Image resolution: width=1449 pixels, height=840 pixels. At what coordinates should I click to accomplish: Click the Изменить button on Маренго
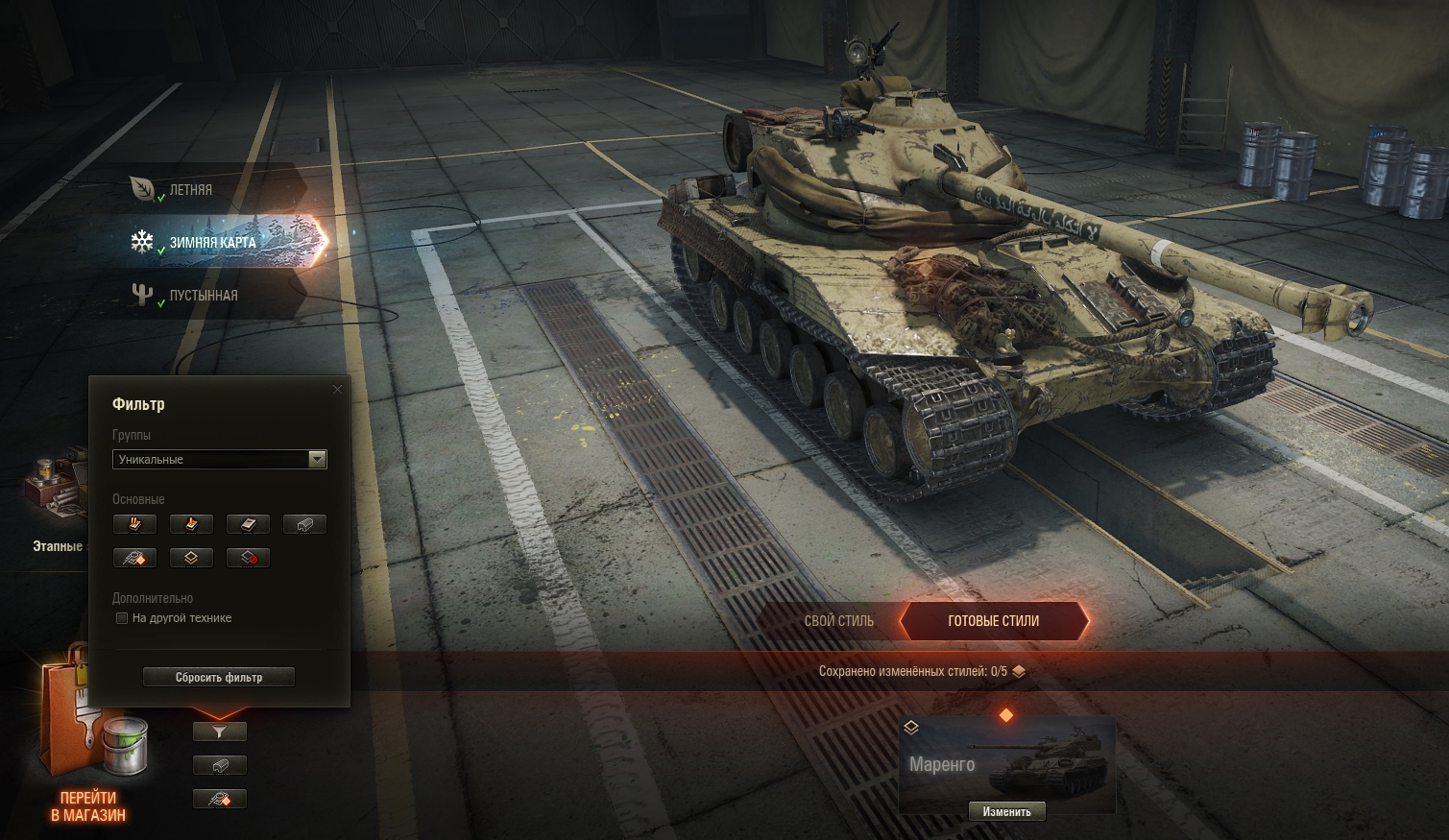[1006, 812]
